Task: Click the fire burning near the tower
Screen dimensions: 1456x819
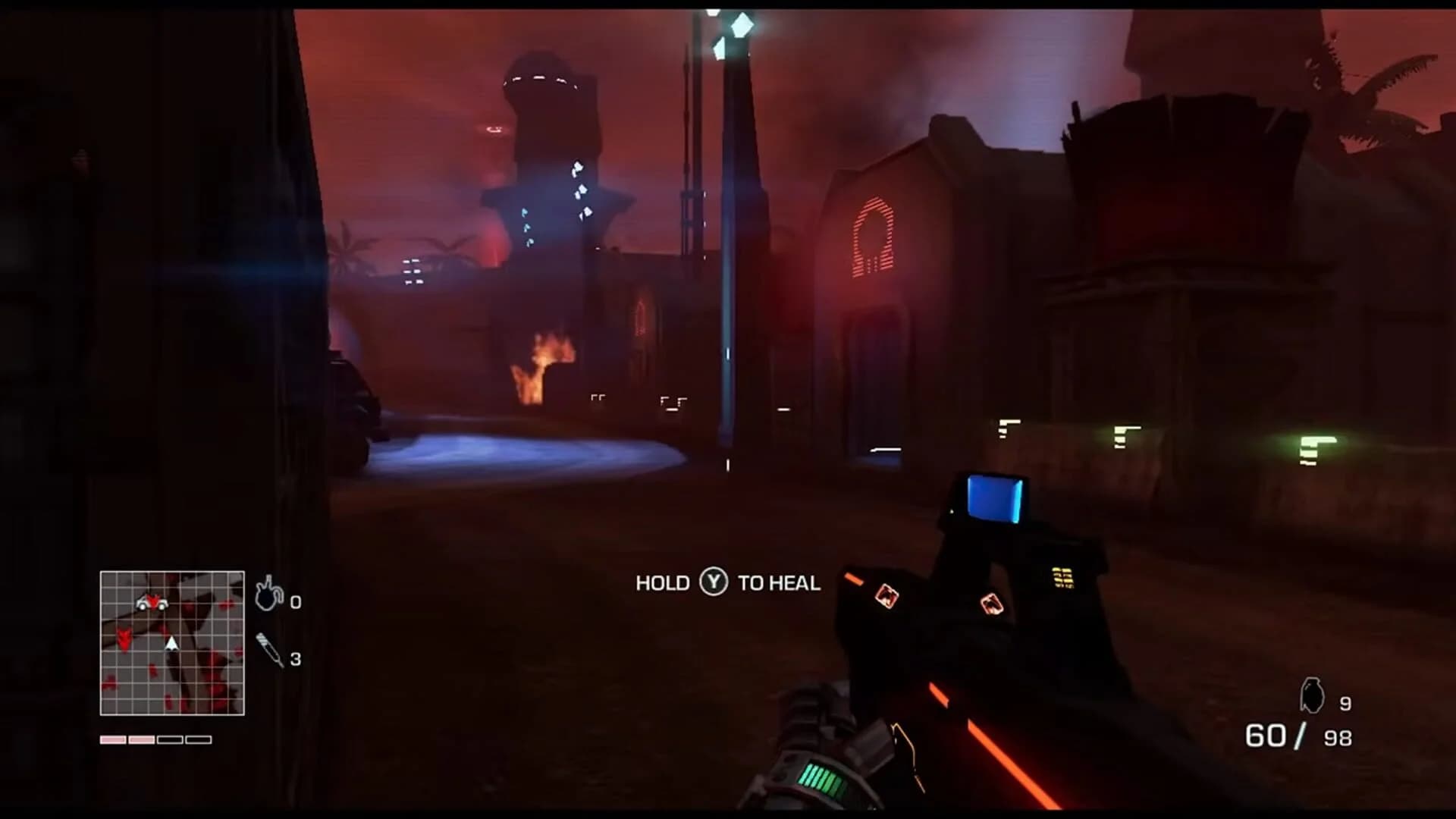Action: coord(541,364)
